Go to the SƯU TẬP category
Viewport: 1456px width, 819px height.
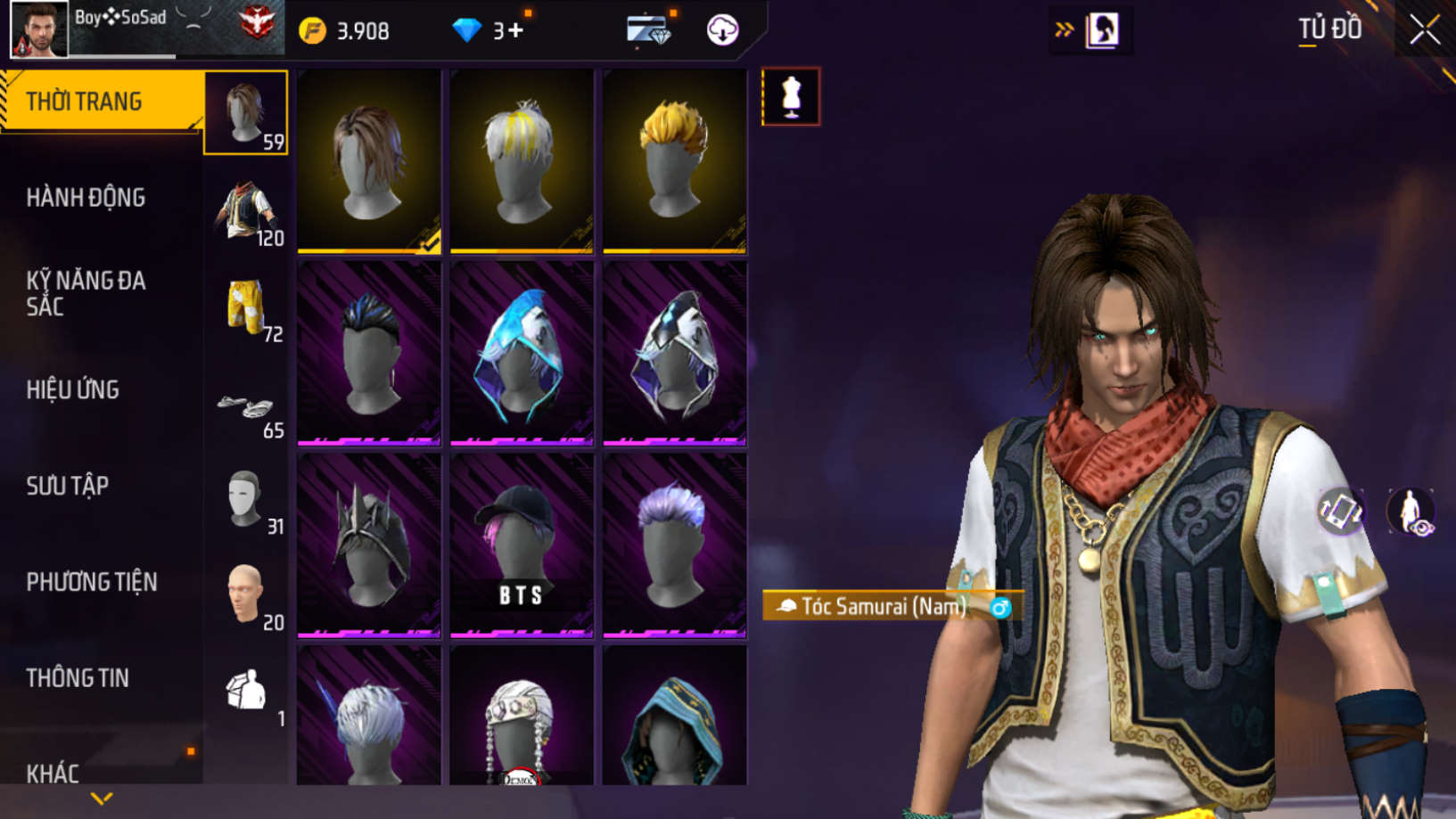pyautogui.click(x=68, y=486)
